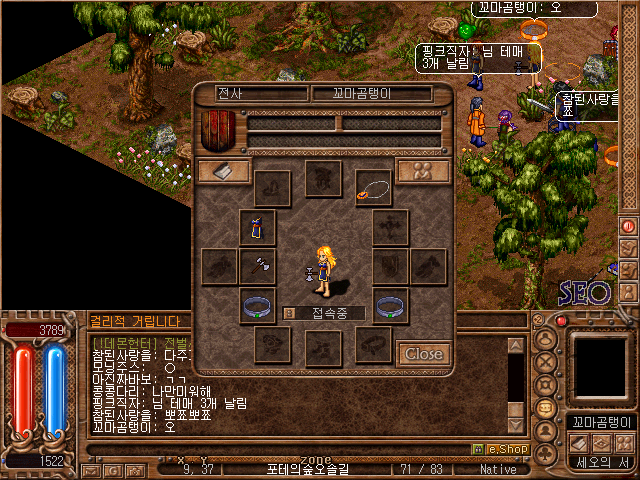Click the left blue ring slot
Screen dimensions: 640x480
(257, 306)
